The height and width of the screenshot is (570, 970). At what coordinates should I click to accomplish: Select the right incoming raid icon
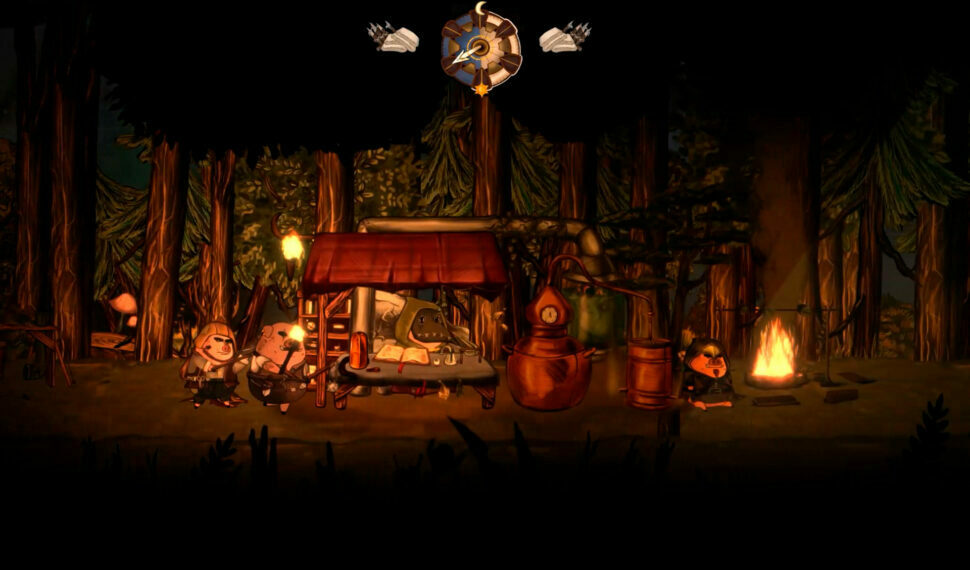click(x=564, y=38)
